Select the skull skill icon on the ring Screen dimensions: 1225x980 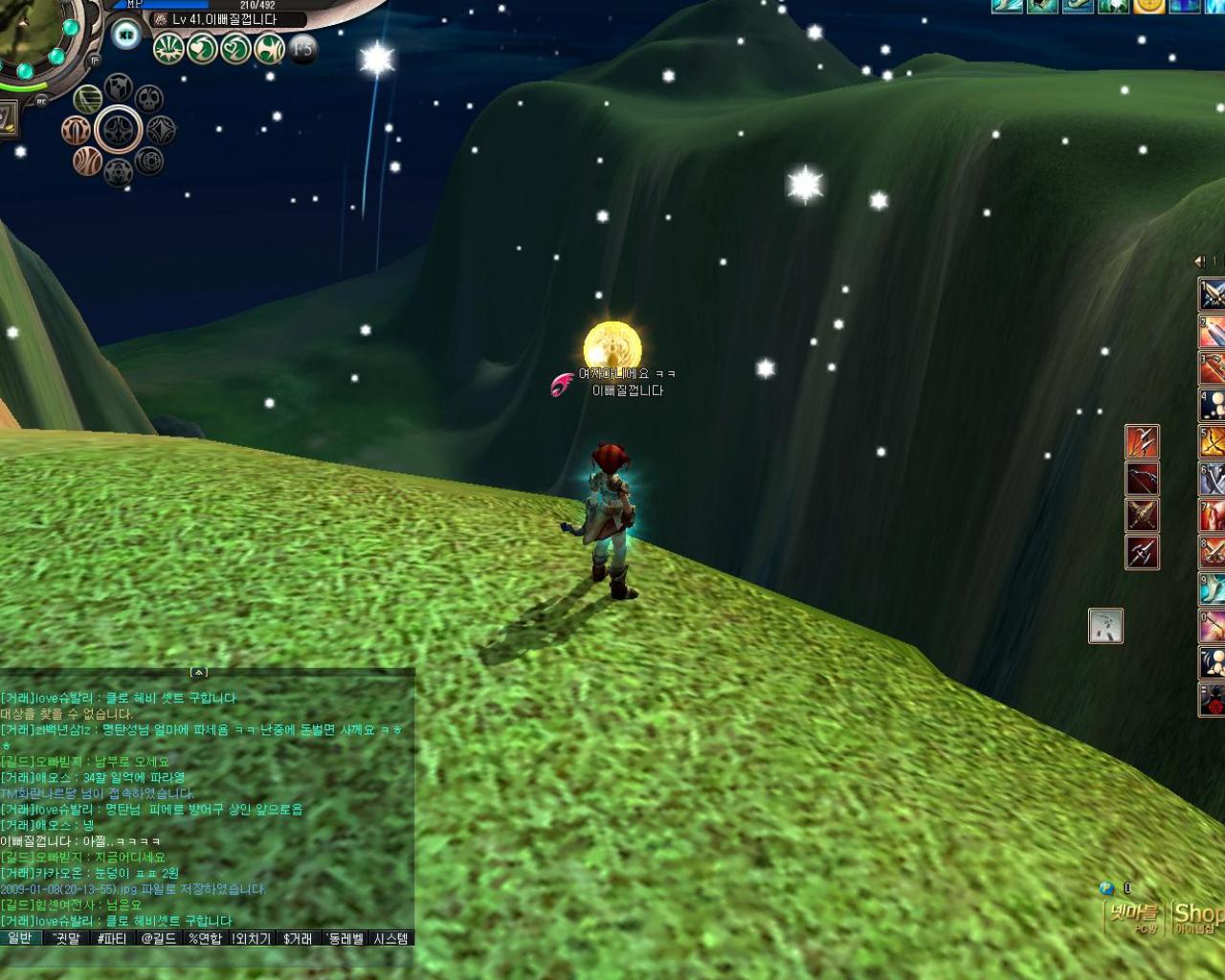(x=149, y=100)
